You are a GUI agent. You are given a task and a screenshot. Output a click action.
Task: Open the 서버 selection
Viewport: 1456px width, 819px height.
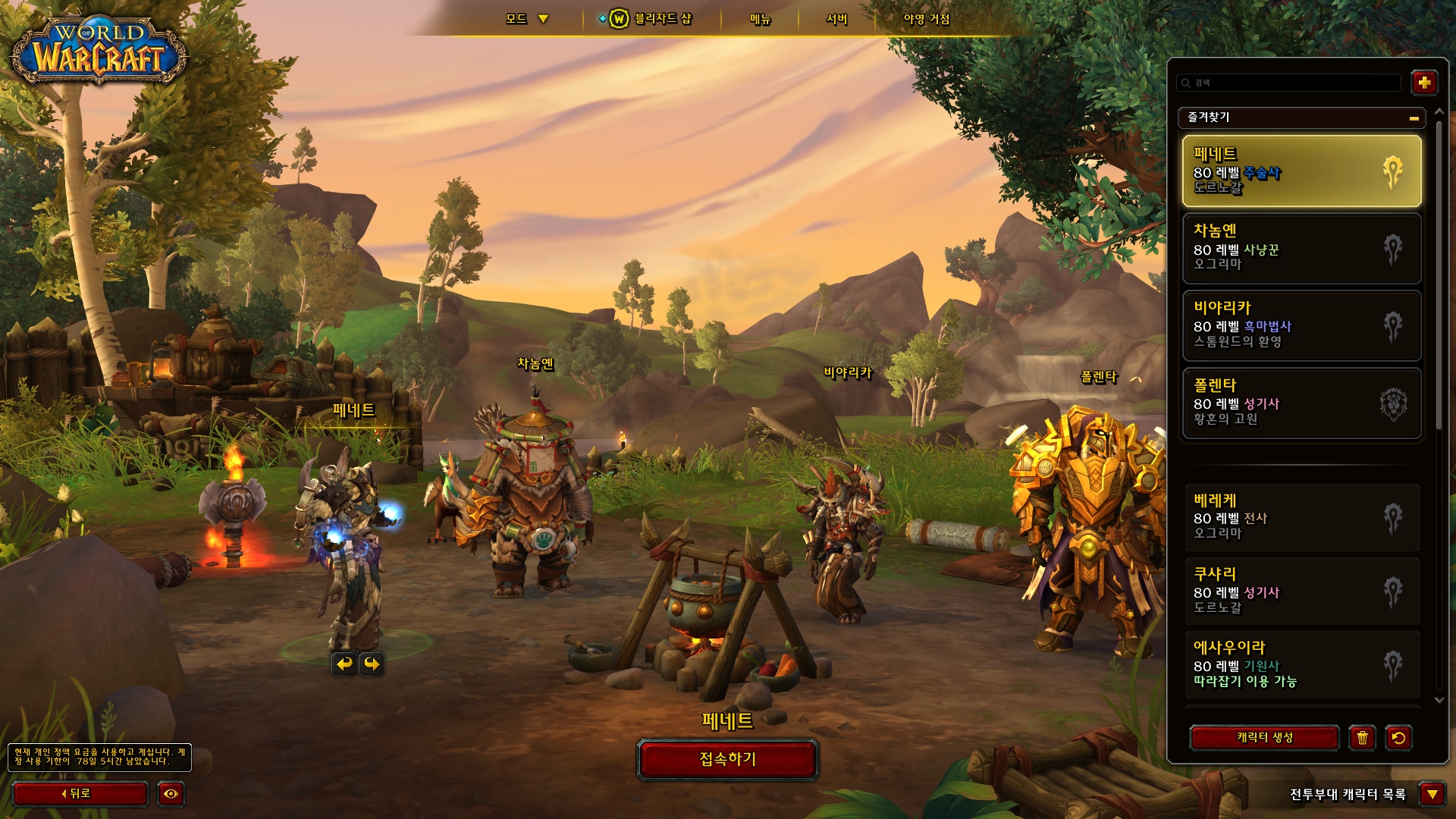[836, 19]
